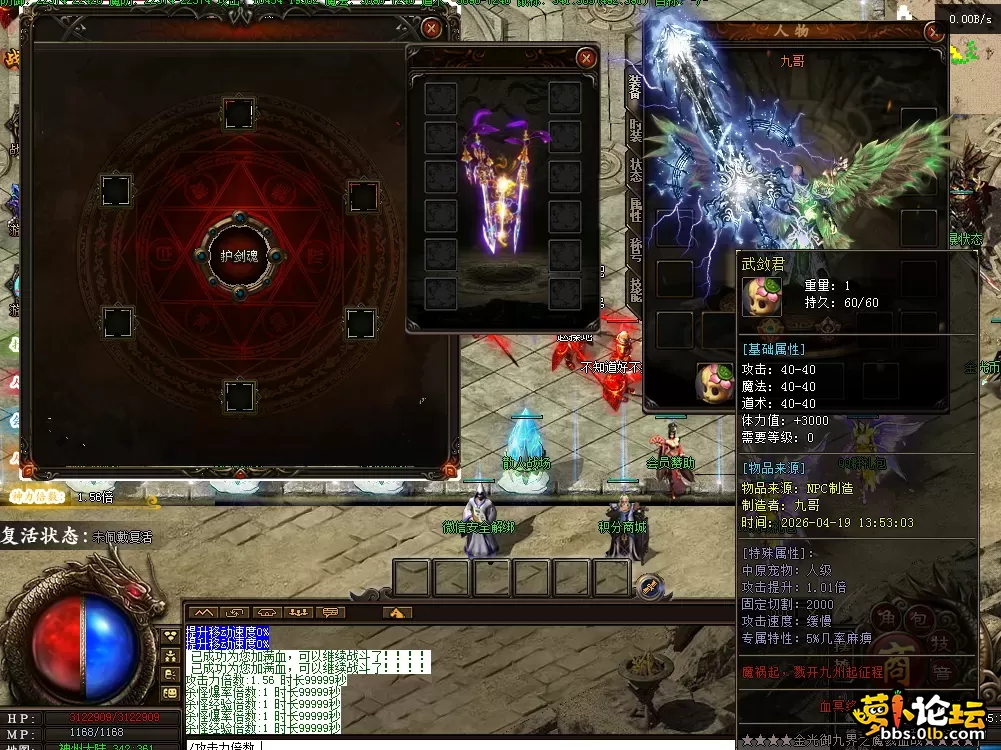
Task: Switch to the 称号 title tab
Action: pyautogui.click(x=635, y=248)
